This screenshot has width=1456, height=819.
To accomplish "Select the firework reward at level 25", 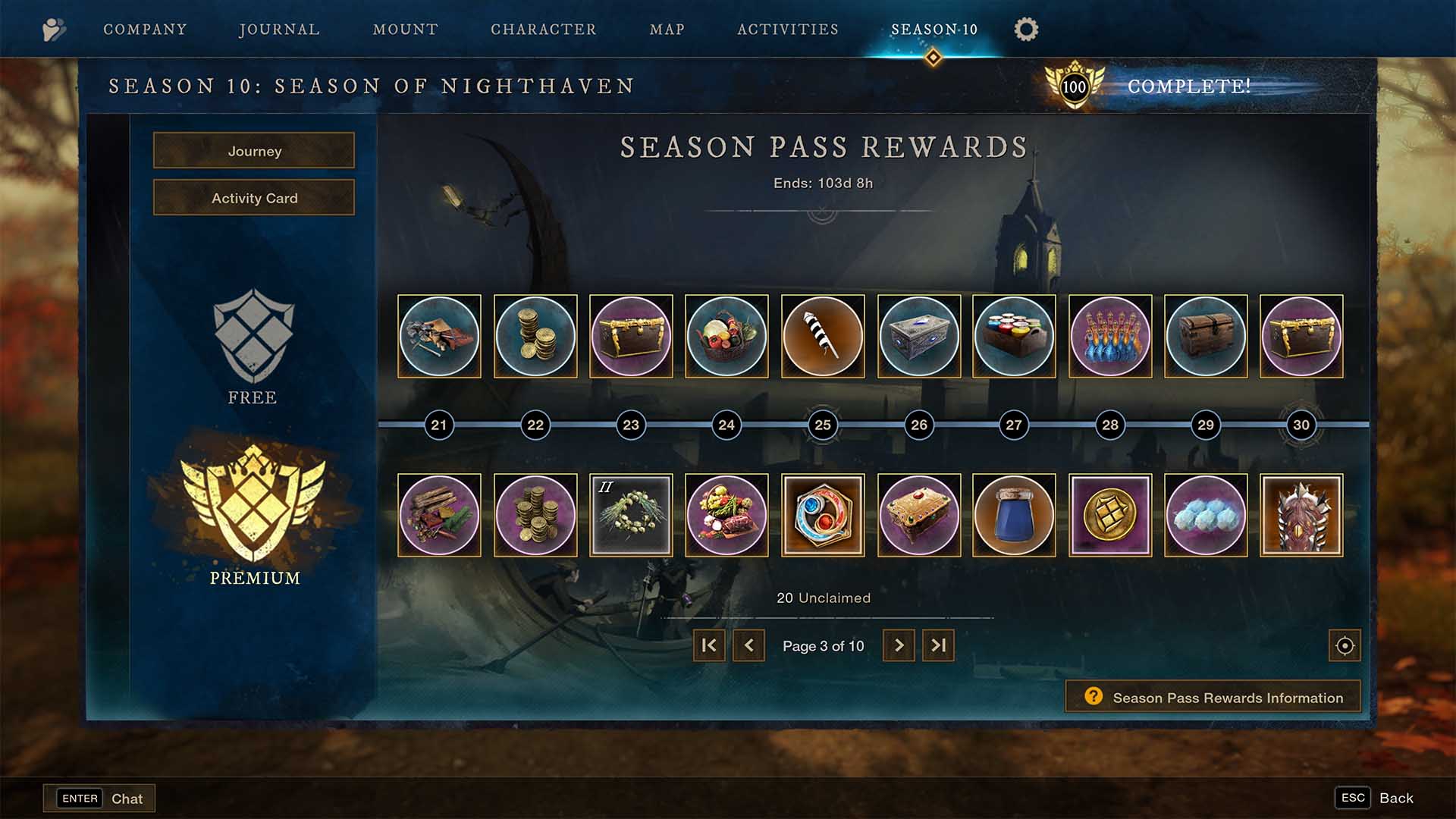I will pyautogui.click(x=823, y=336).
